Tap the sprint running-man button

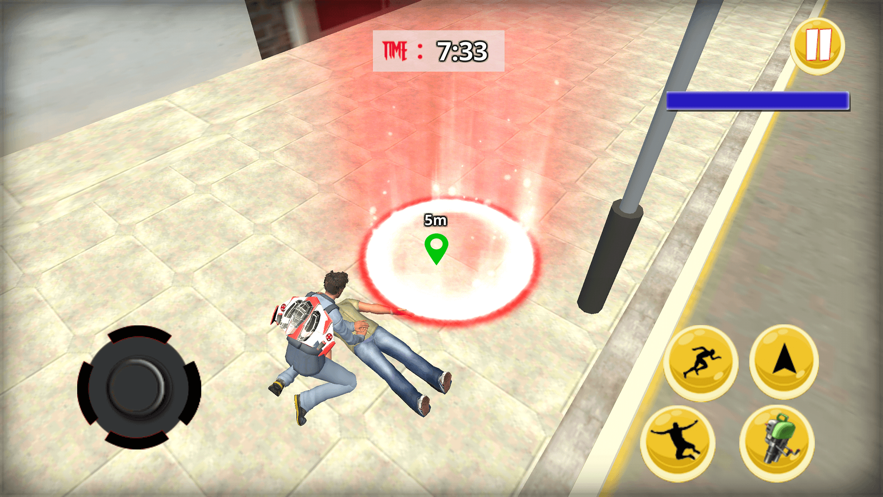(x=700, y=362)
